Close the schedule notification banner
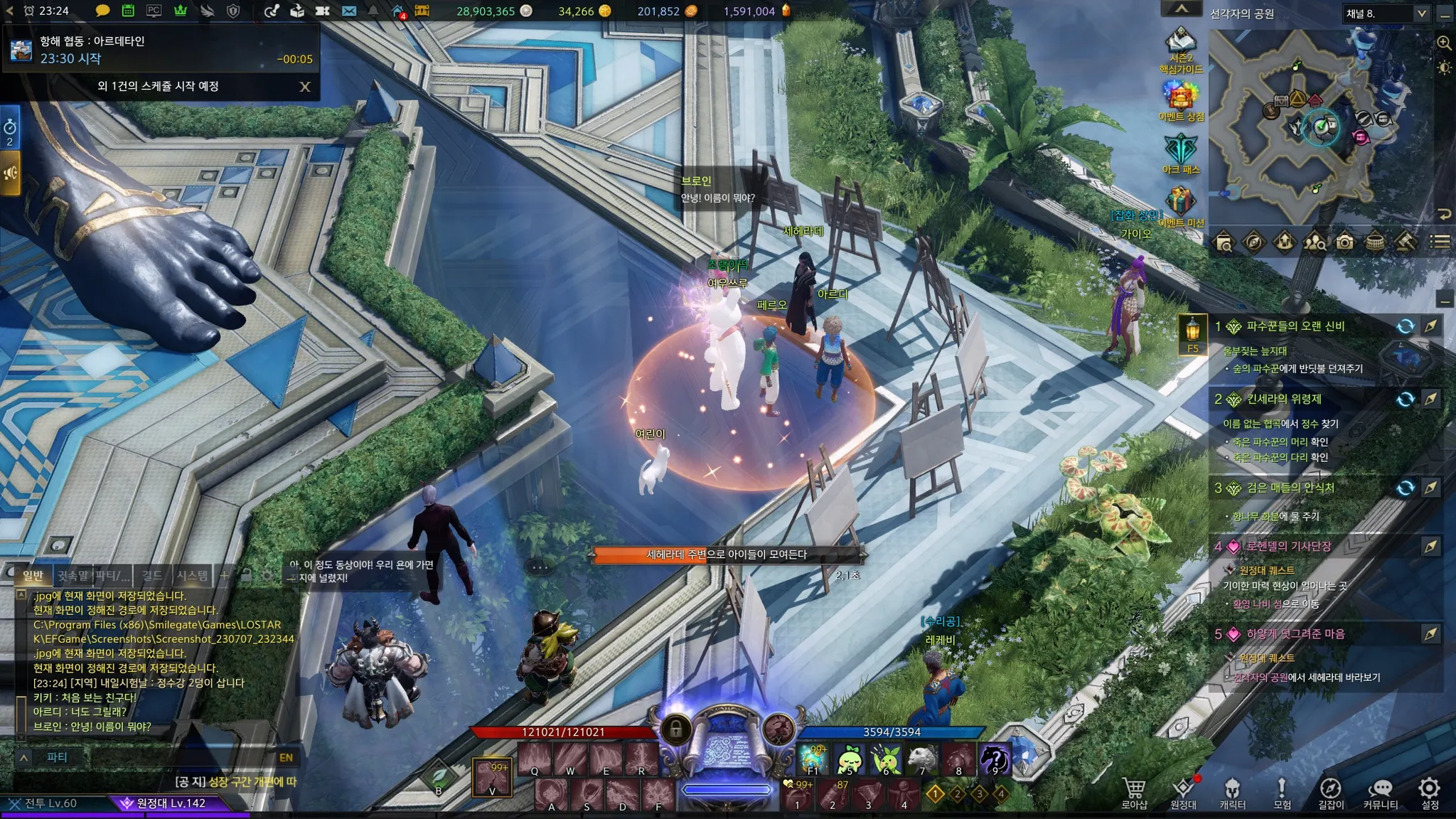 [305, 87]
